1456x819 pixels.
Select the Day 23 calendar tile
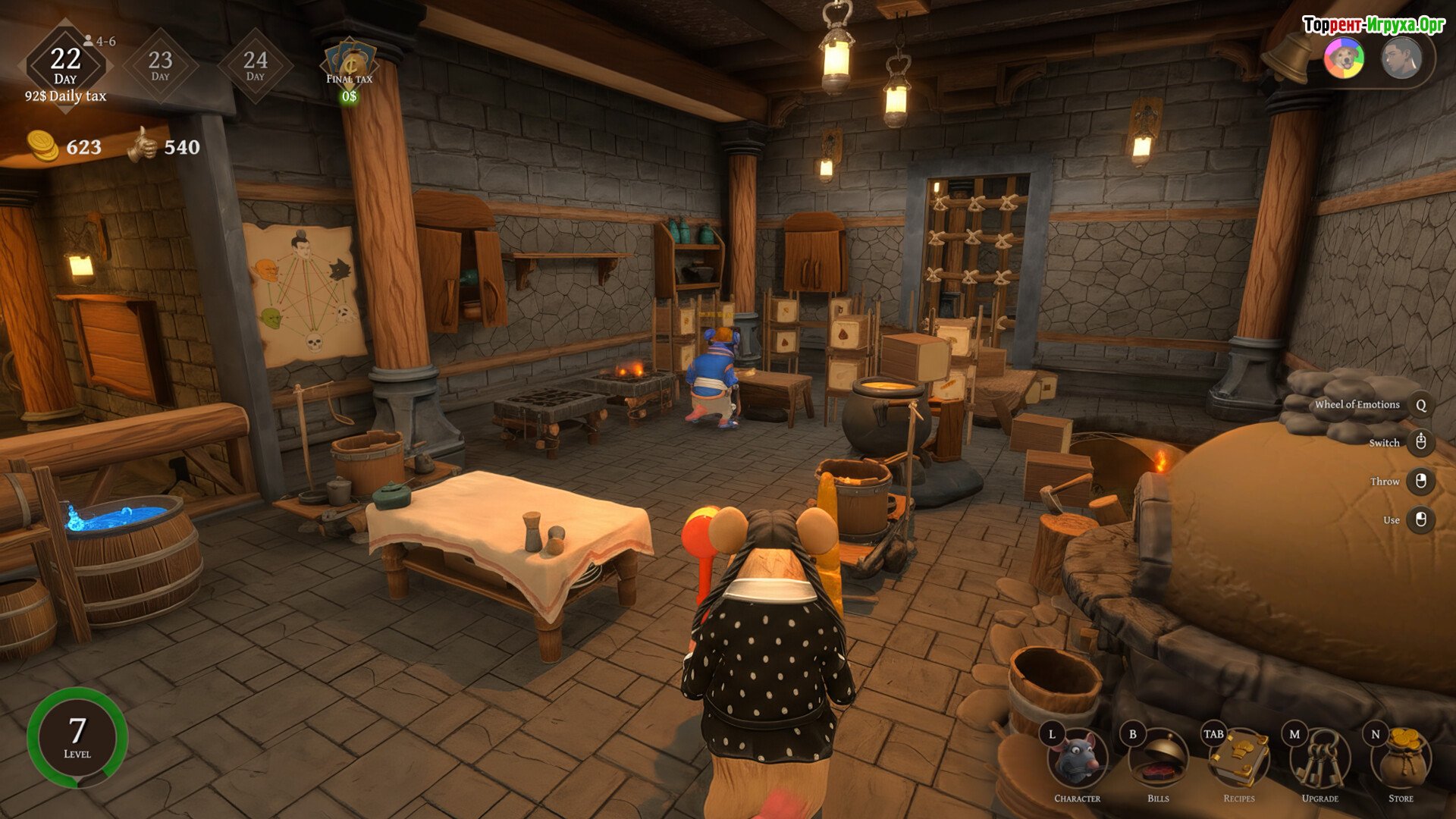pyautogui.click(x=160, y=66)
